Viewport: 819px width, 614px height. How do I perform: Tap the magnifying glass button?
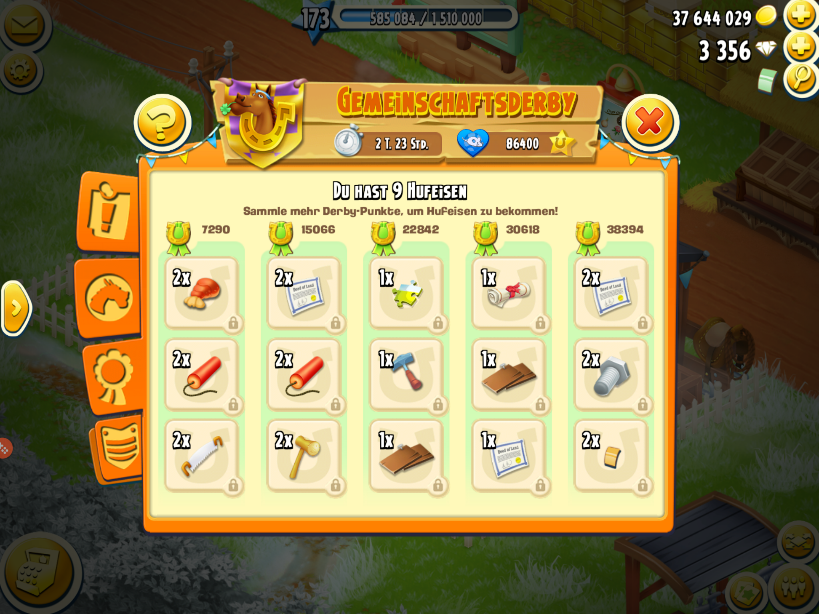click(801, 79)
